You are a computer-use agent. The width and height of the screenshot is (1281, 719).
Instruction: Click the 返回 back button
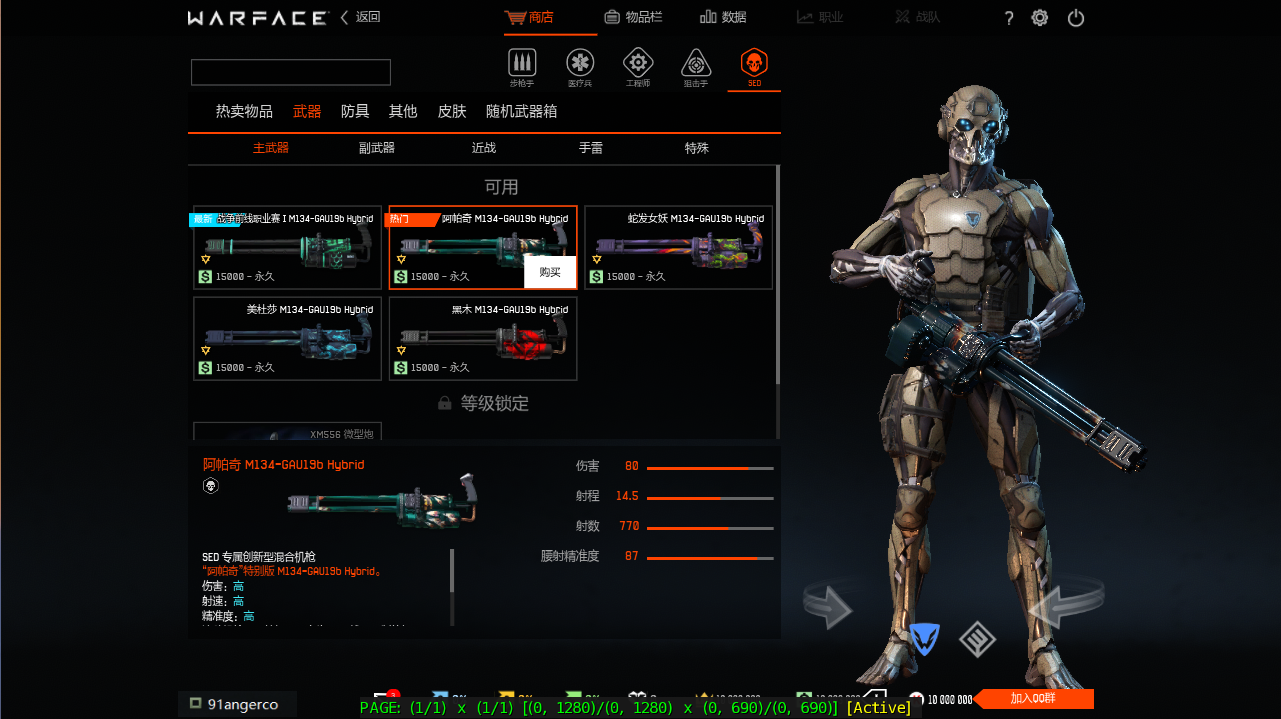pyautogui.click(x=361, y=17)
